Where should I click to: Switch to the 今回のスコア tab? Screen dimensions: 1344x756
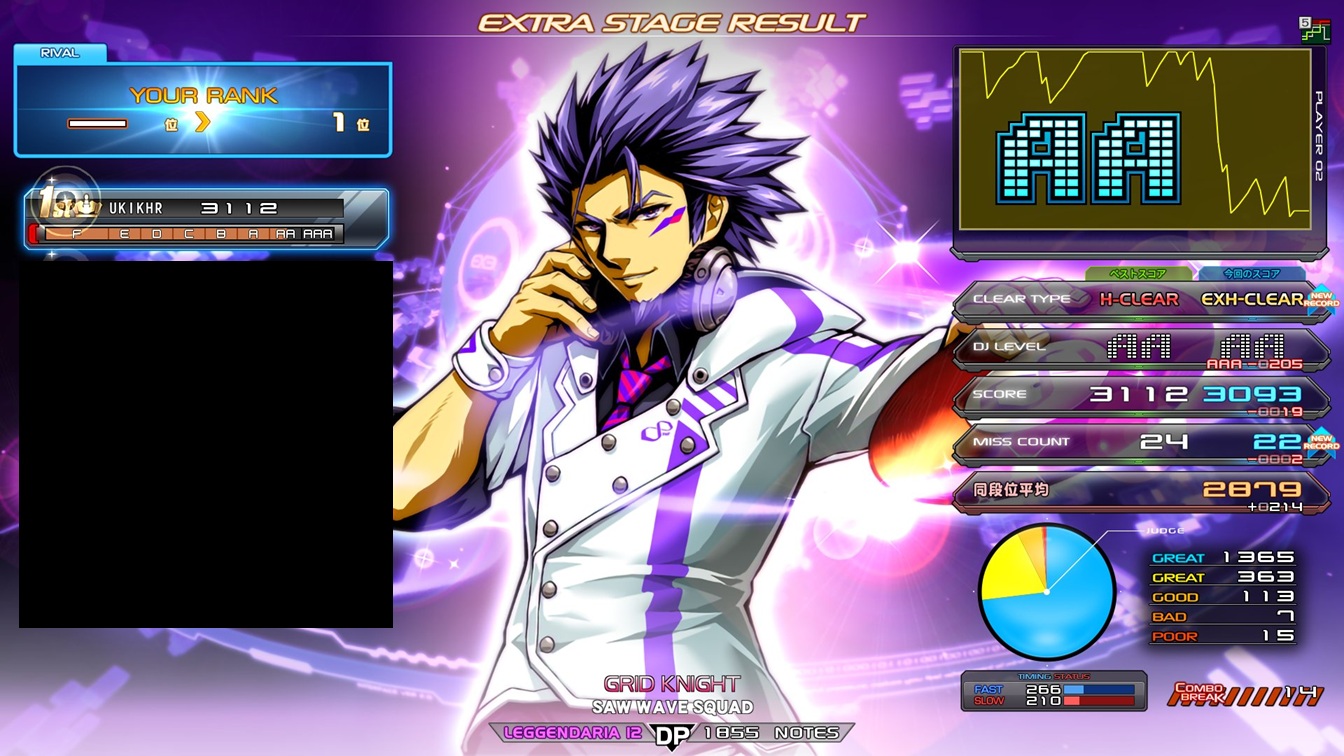(x=1251, y=274)
